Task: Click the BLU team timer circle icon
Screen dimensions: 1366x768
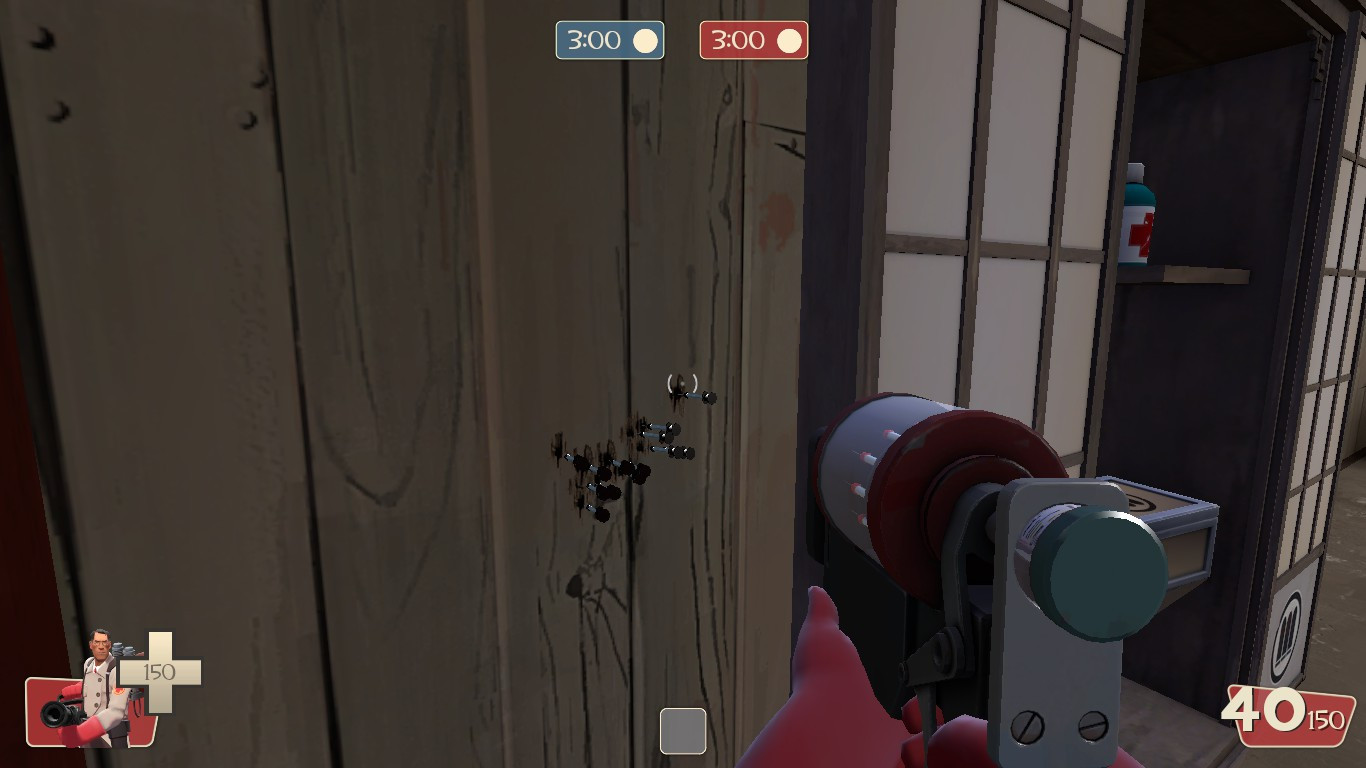Action: click(646, 40)
